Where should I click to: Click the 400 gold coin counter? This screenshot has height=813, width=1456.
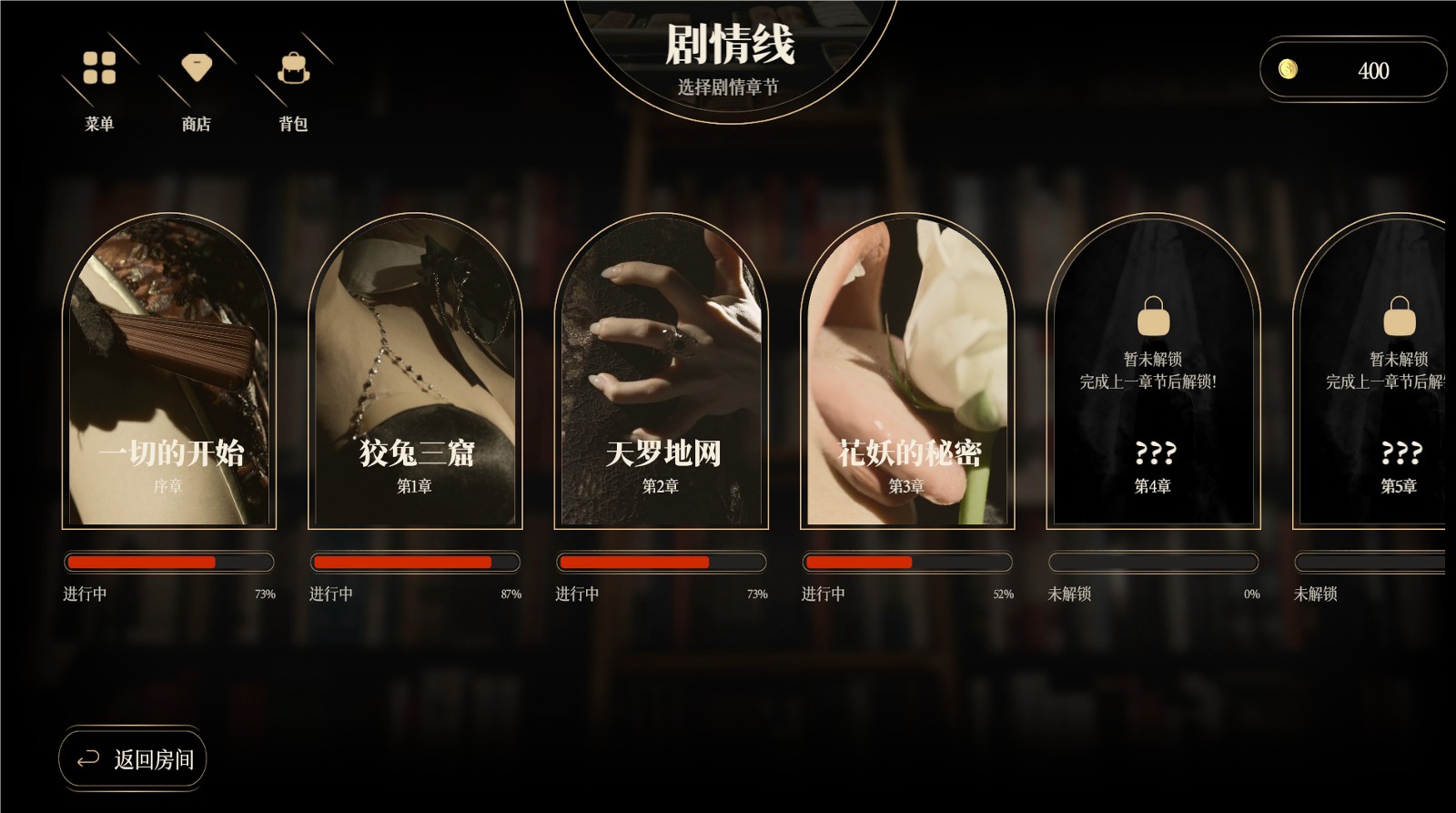coord(1352,70)
